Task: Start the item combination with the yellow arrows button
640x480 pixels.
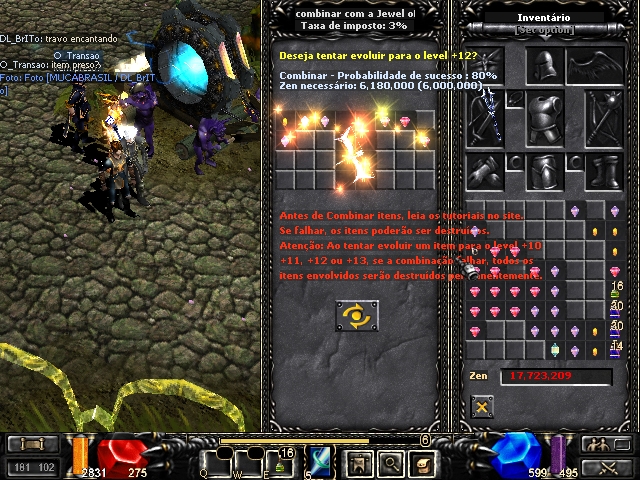Action: (356, 317)
